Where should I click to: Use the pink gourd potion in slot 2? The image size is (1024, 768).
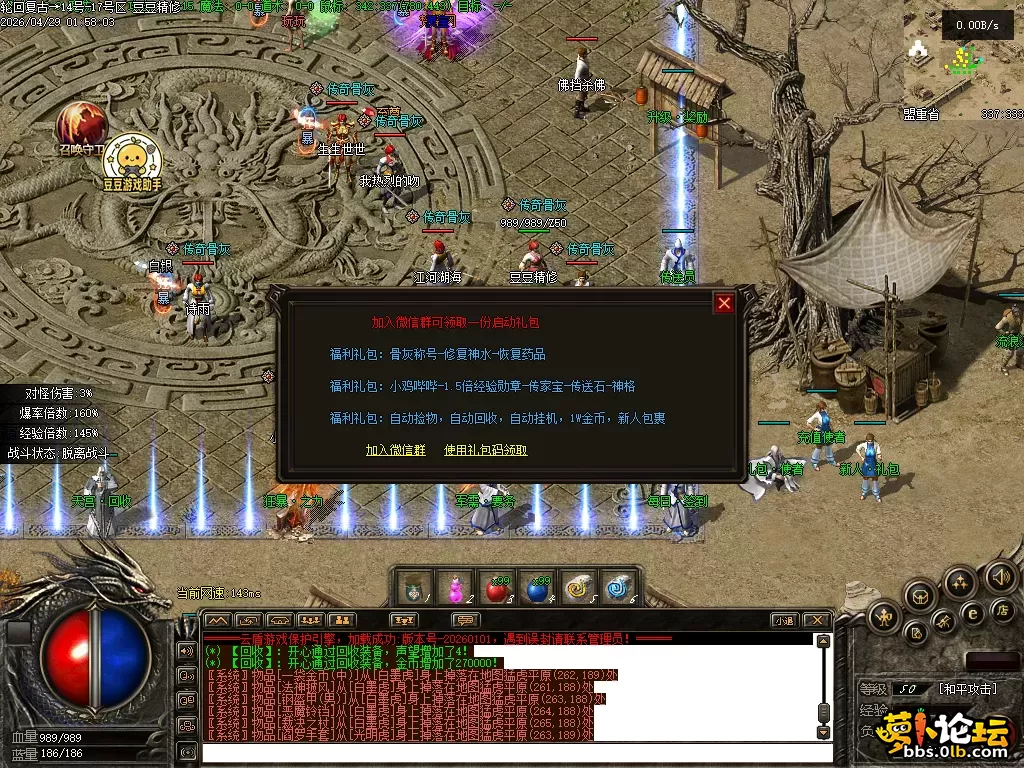[x=456, y=589]
